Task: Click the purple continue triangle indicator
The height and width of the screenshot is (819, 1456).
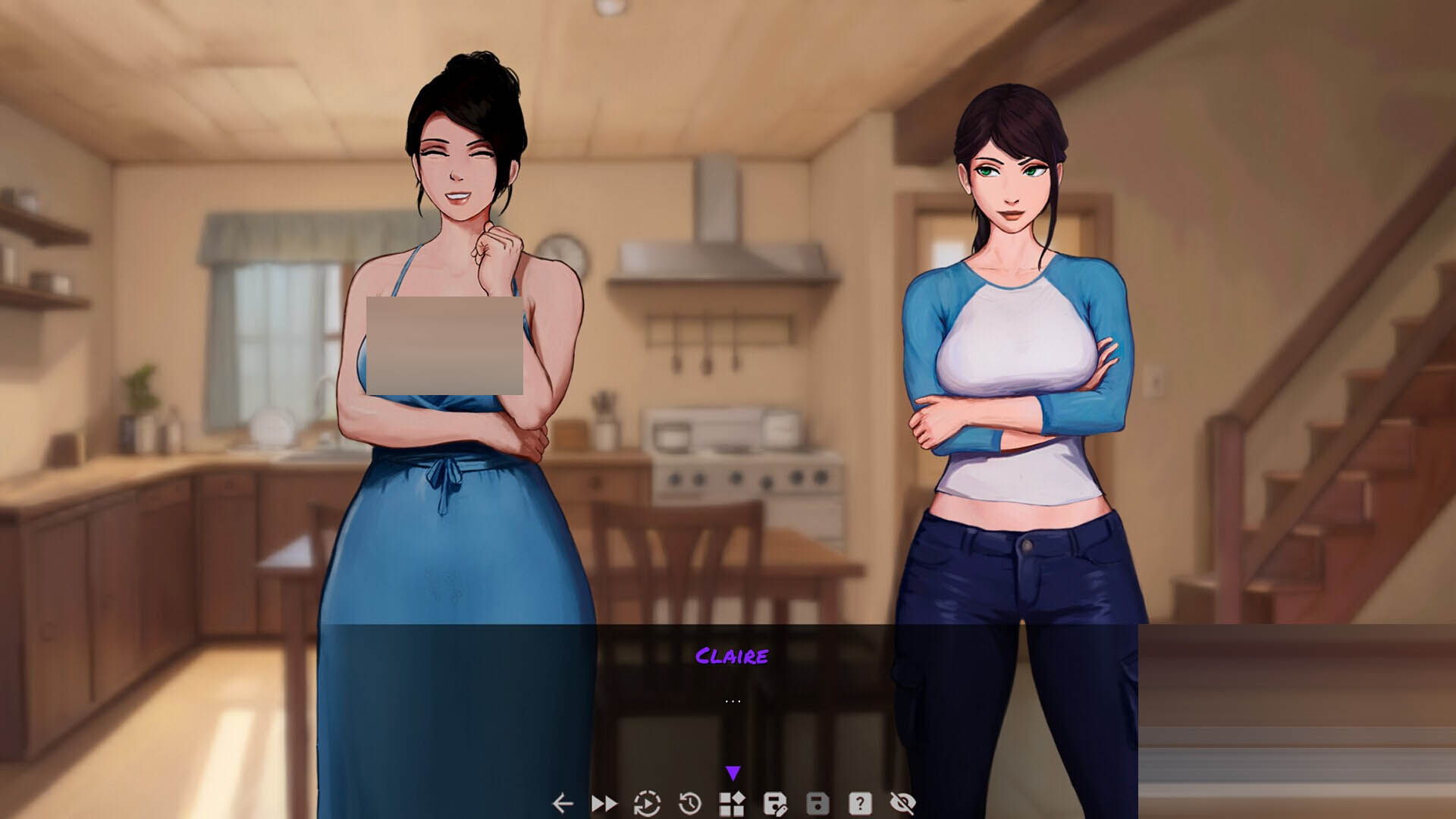Action: coord(733,773)
